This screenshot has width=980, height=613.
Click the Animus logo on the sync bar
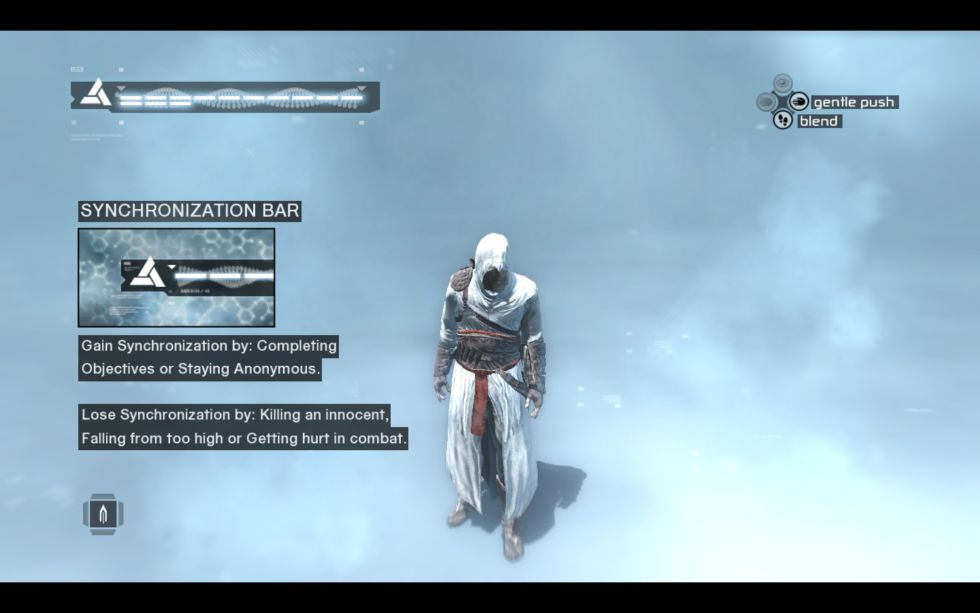coord(97,95)
